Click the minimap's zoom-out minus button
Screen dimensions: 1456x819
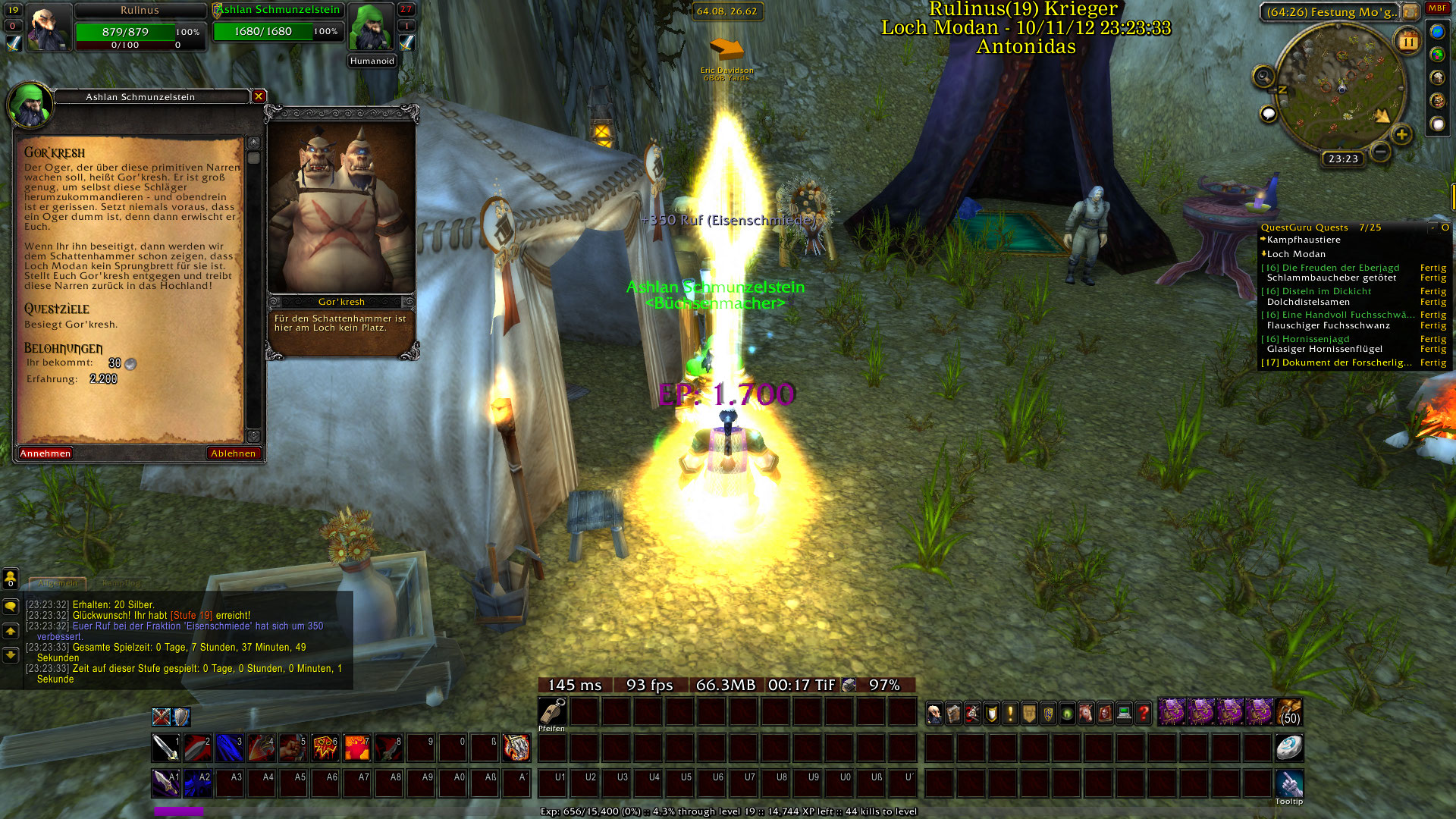(1381, 152)
